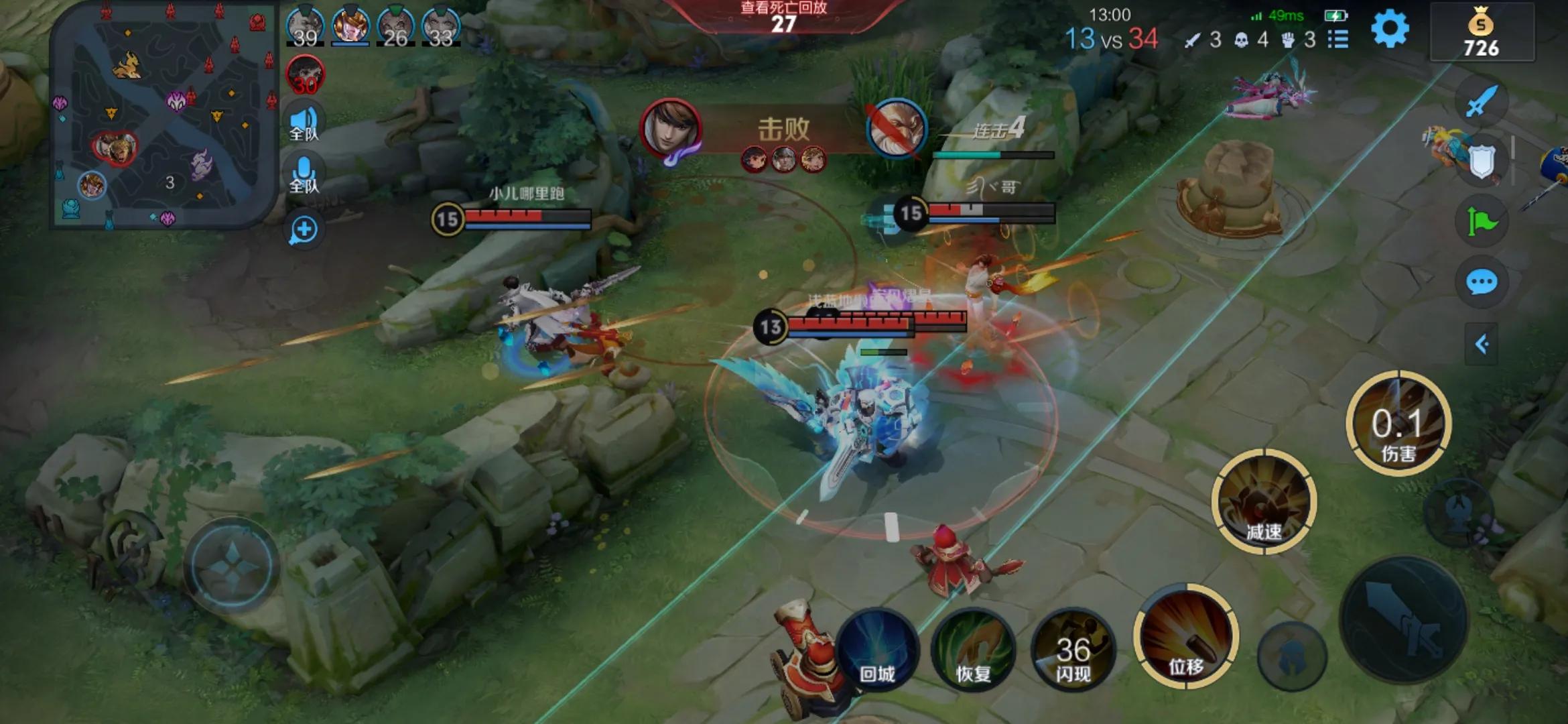Image resolution: width=1568 pixels, height=724 pixels.
Task: Send the green flag rally signal
Action: pos(1482,221)
